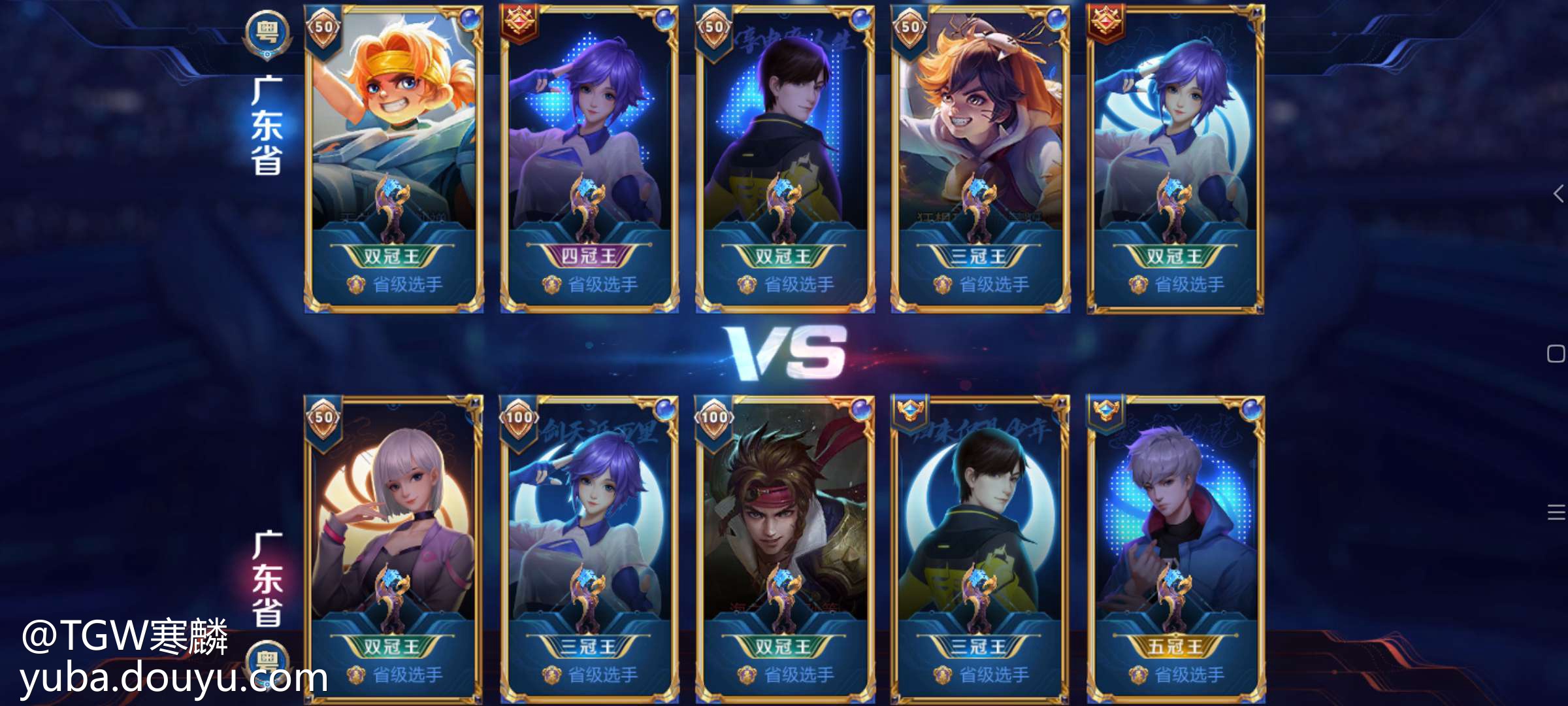The height and width of the screenshot is (706, 1568).
Task: Tap the purple-haired girl 四冠王 card
Action: point(589,158)
